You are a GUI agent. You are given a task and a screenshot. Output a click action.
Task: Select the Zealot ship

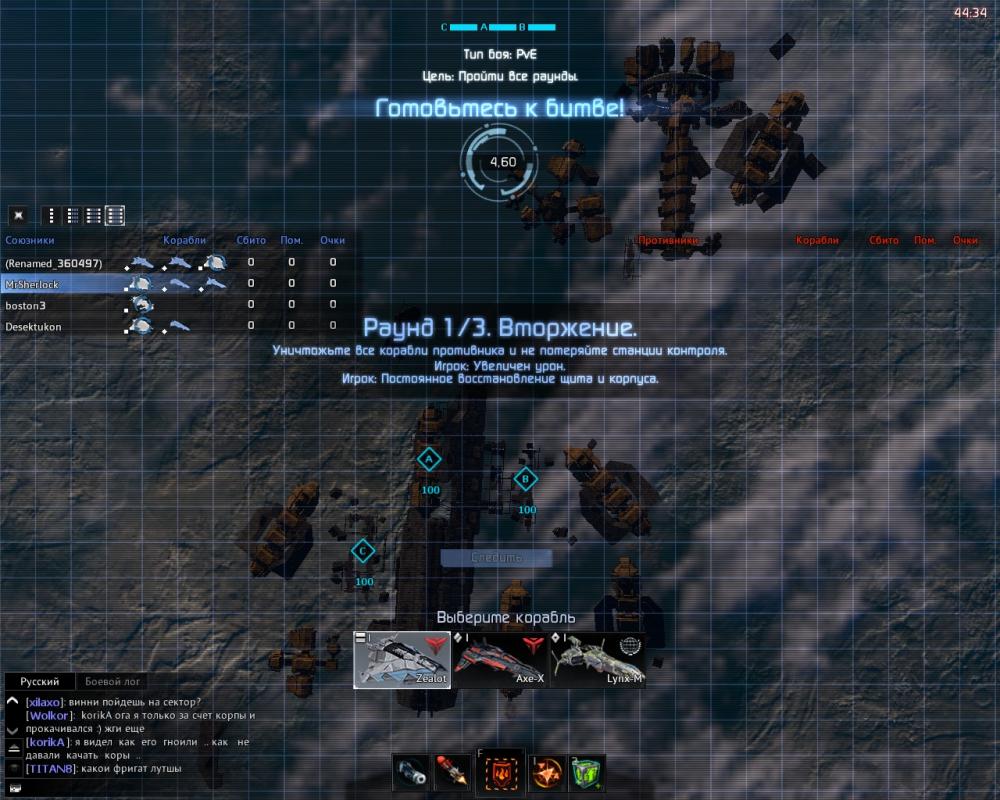402,659
